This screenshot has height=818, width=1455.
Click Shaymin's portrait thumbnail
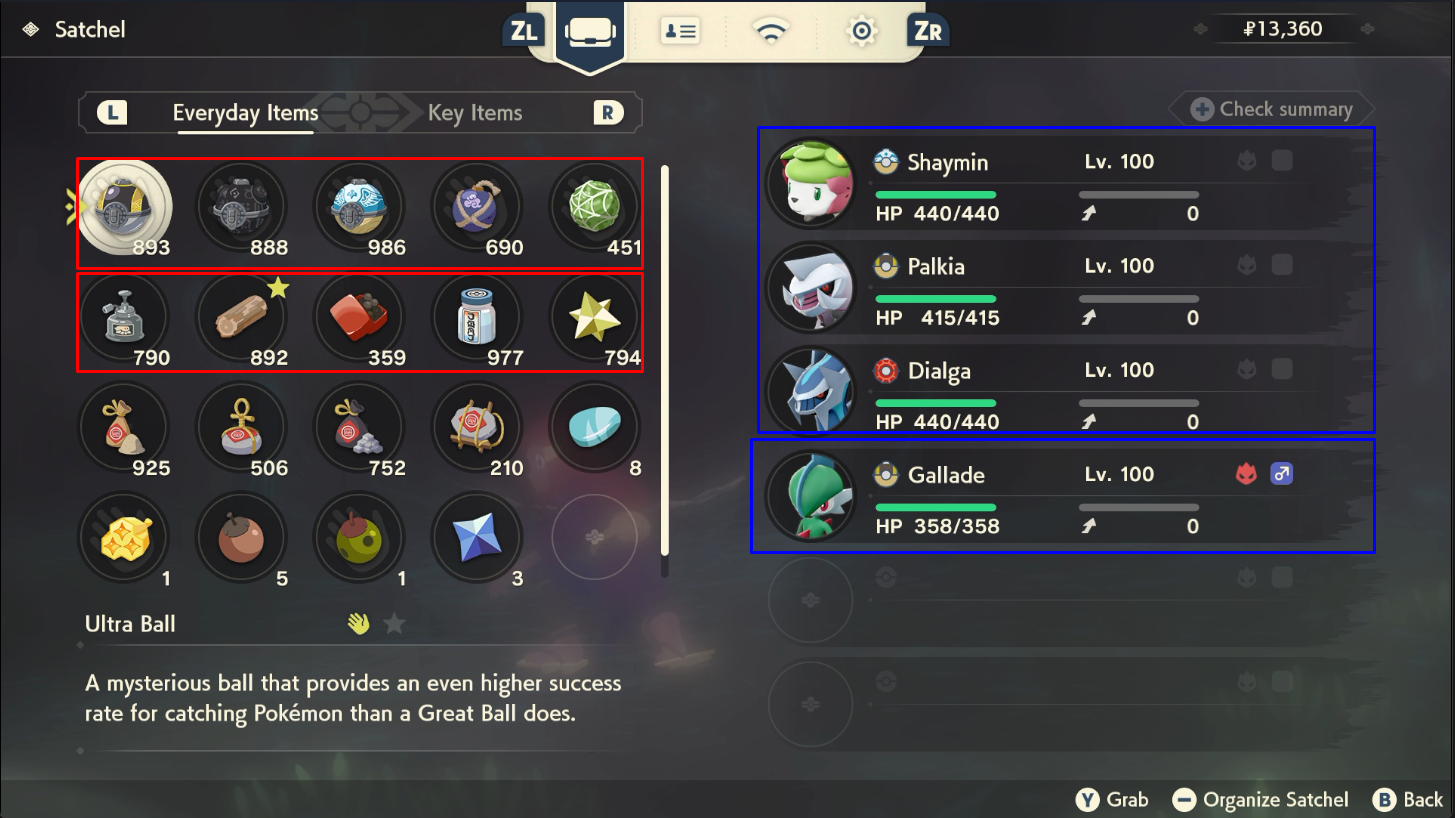[811, 181]
